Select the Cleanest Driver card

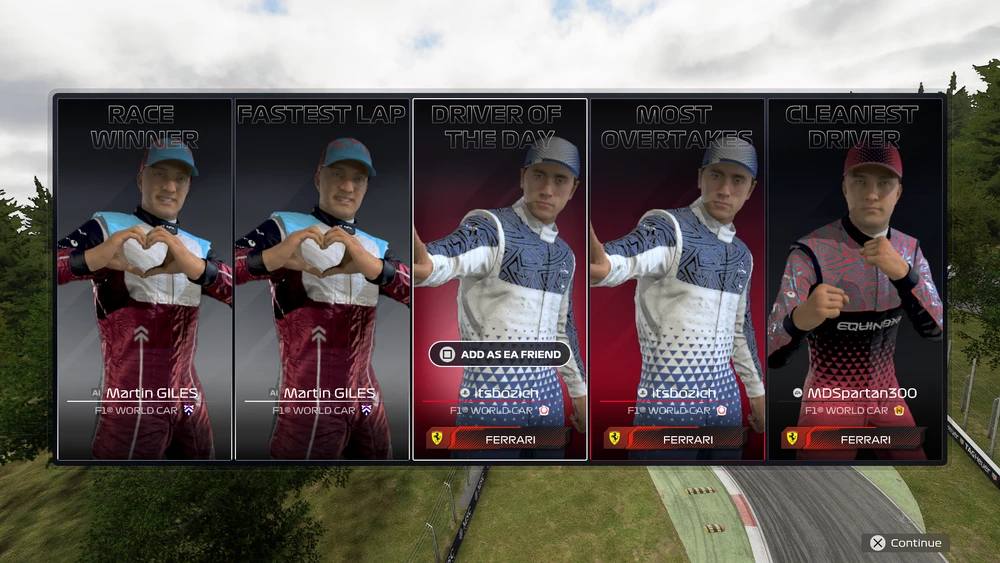click(855, 279)
